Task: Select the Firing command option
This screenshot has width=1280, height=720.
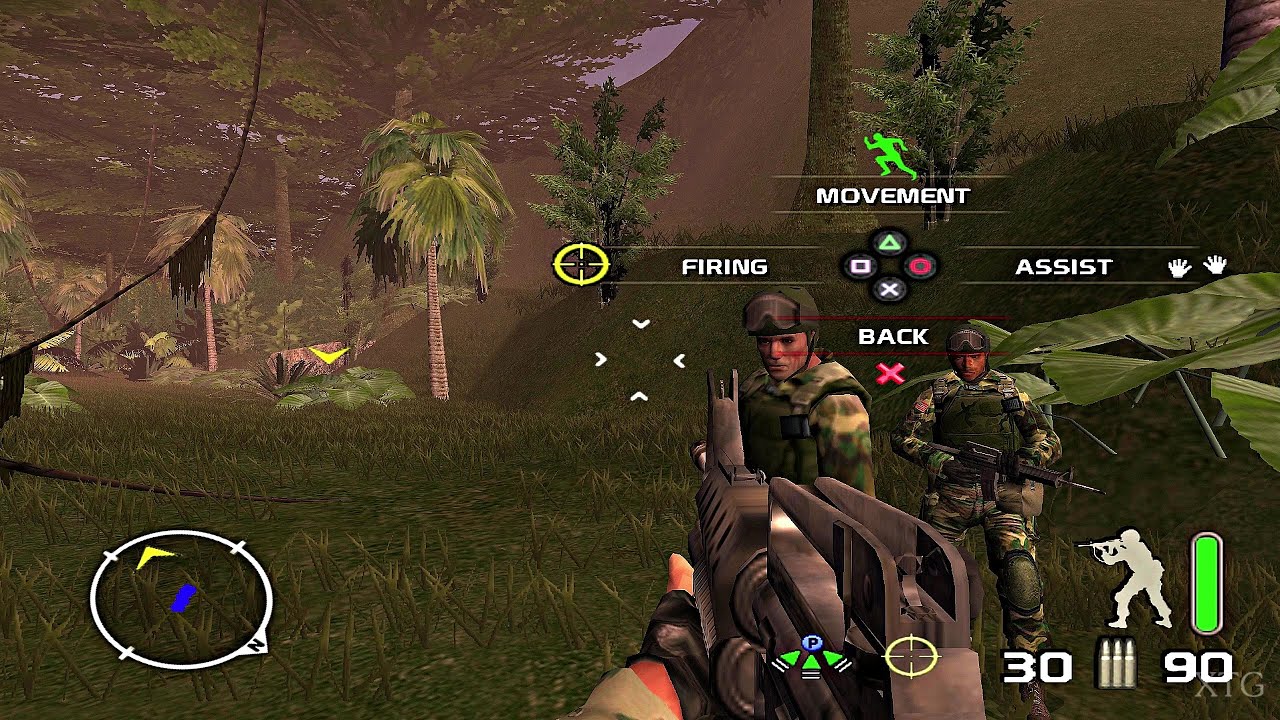Action: [724, 267]
